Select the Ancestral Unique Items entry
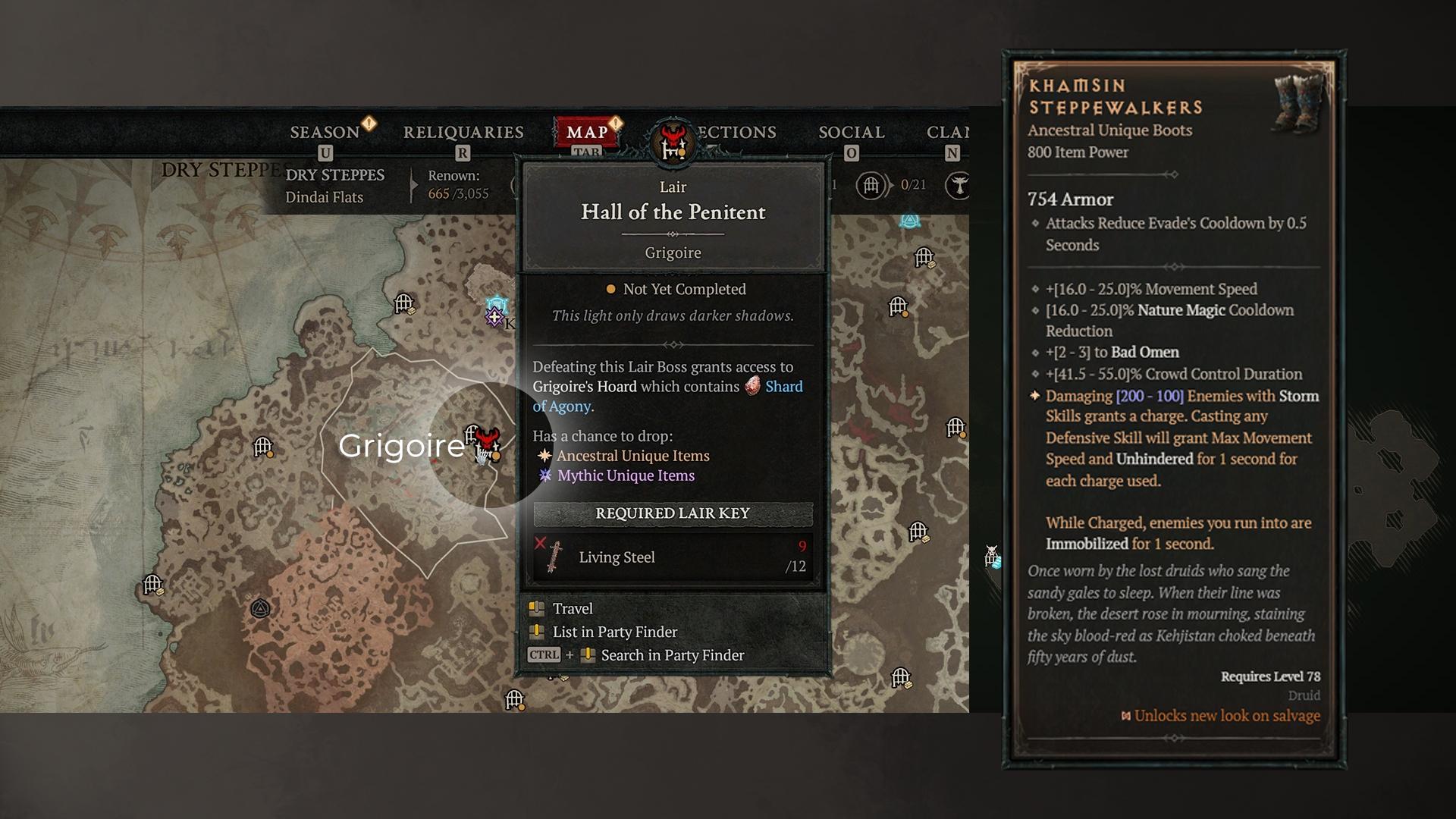1456x819 pixels. pos(632,456)
